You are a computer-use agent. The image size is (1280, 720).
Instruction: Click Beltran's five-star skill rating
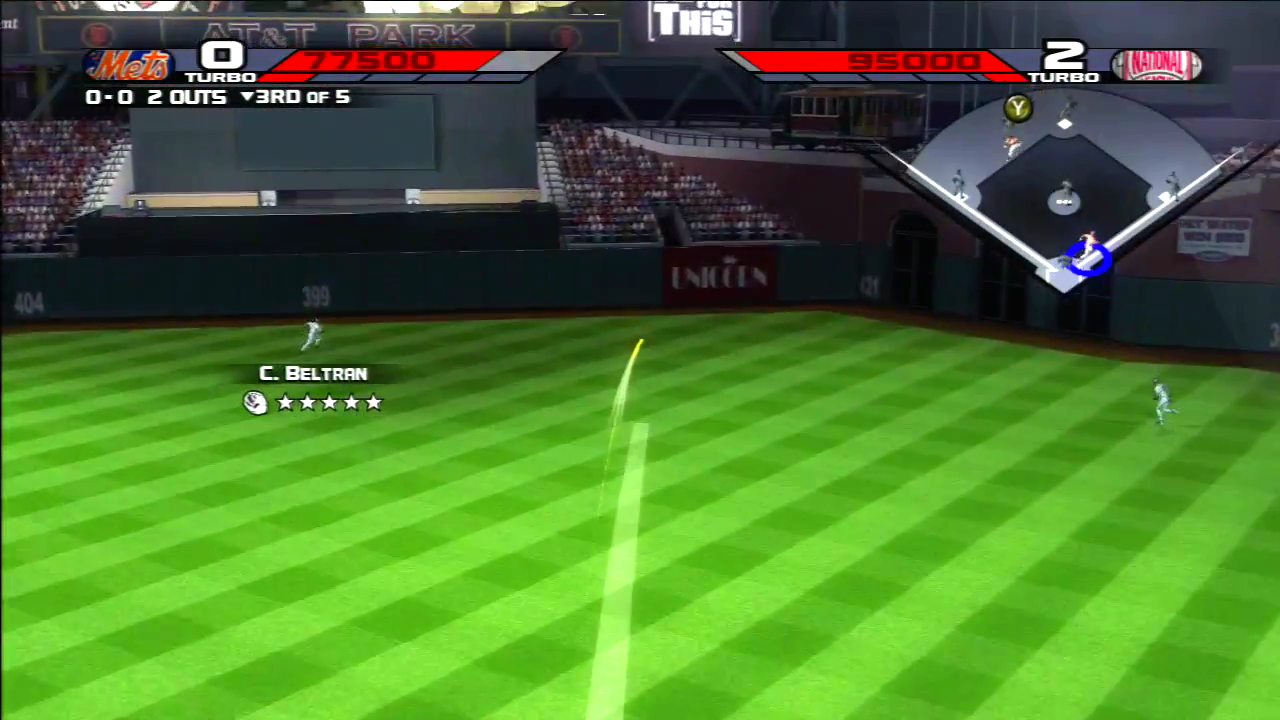pos(329,403)
